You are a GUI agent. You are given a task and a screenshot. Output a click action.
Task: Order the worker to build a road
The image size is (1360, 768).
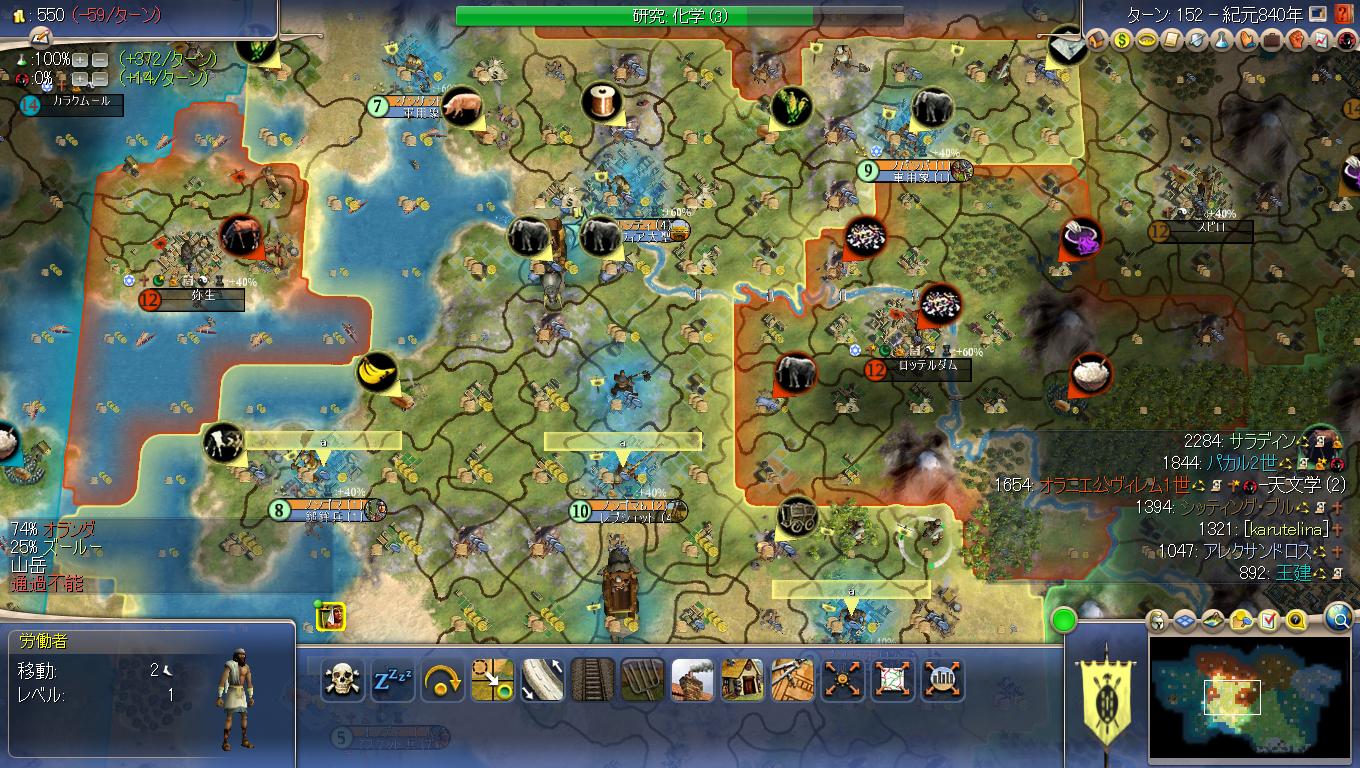pyautogui.click(x=542, y=678)
